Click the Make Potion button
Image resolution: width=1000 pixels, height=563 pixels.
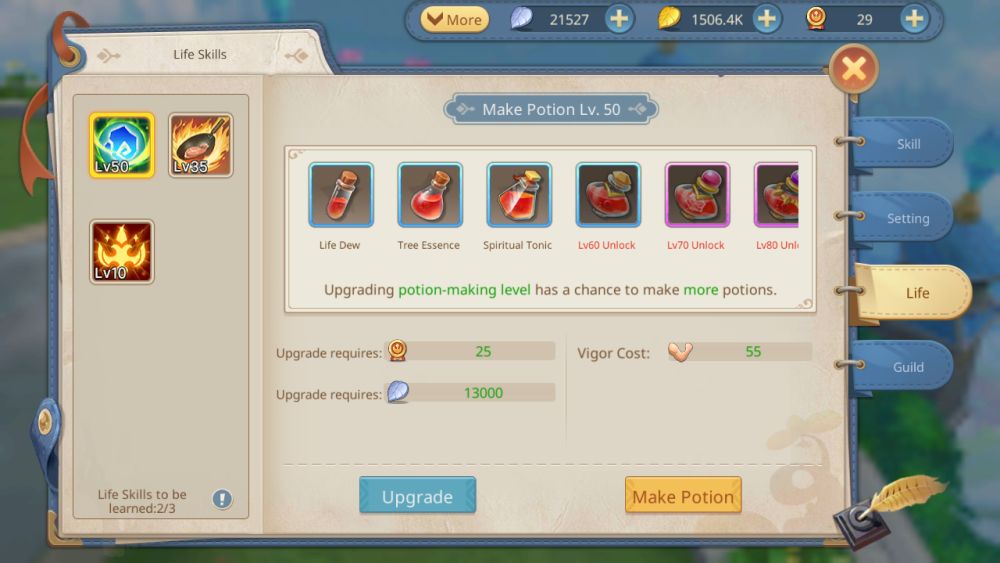(683, 496)
